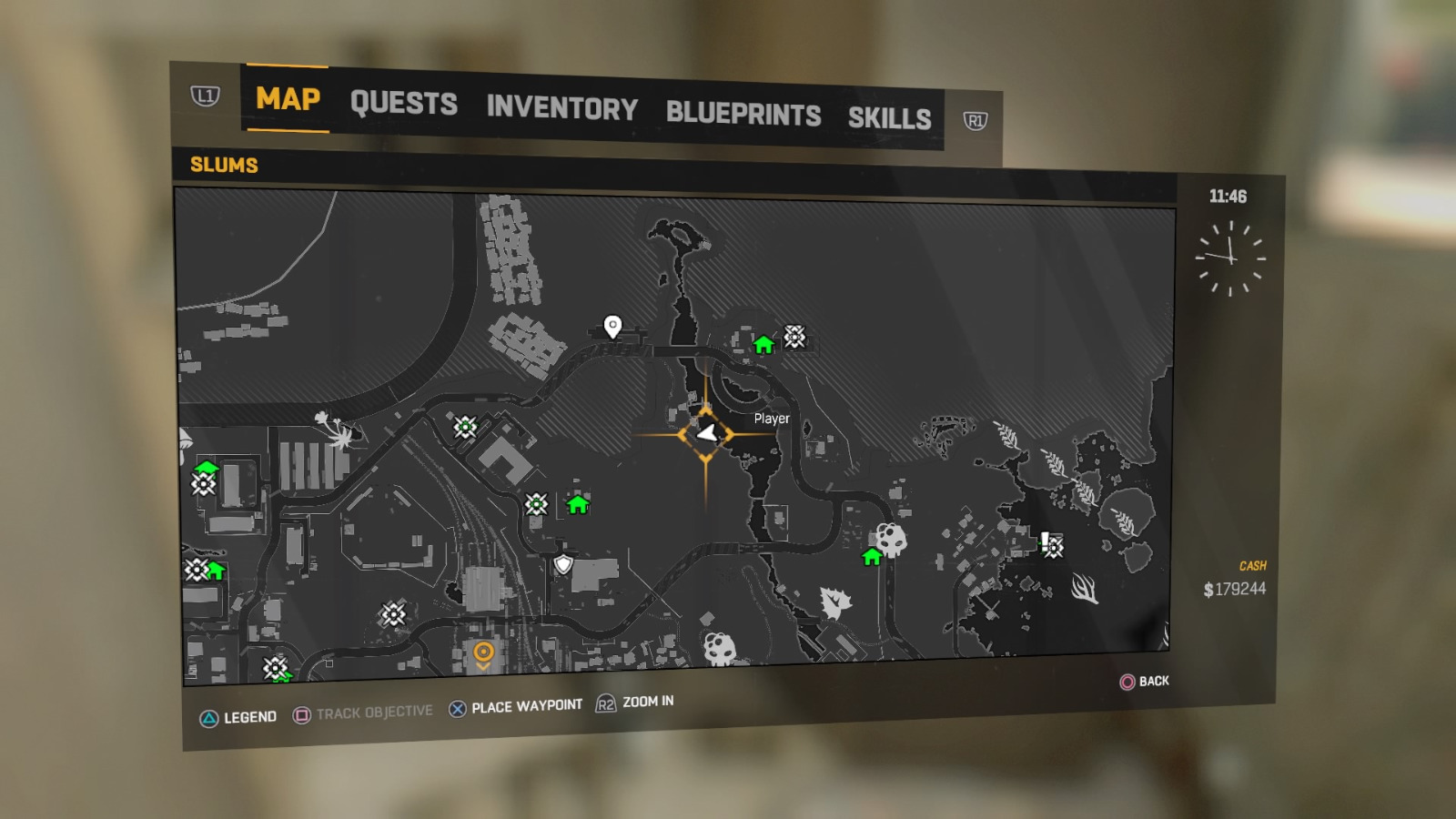
Task: Switch to the QUESTS tab
Action: tap(405, 104)
